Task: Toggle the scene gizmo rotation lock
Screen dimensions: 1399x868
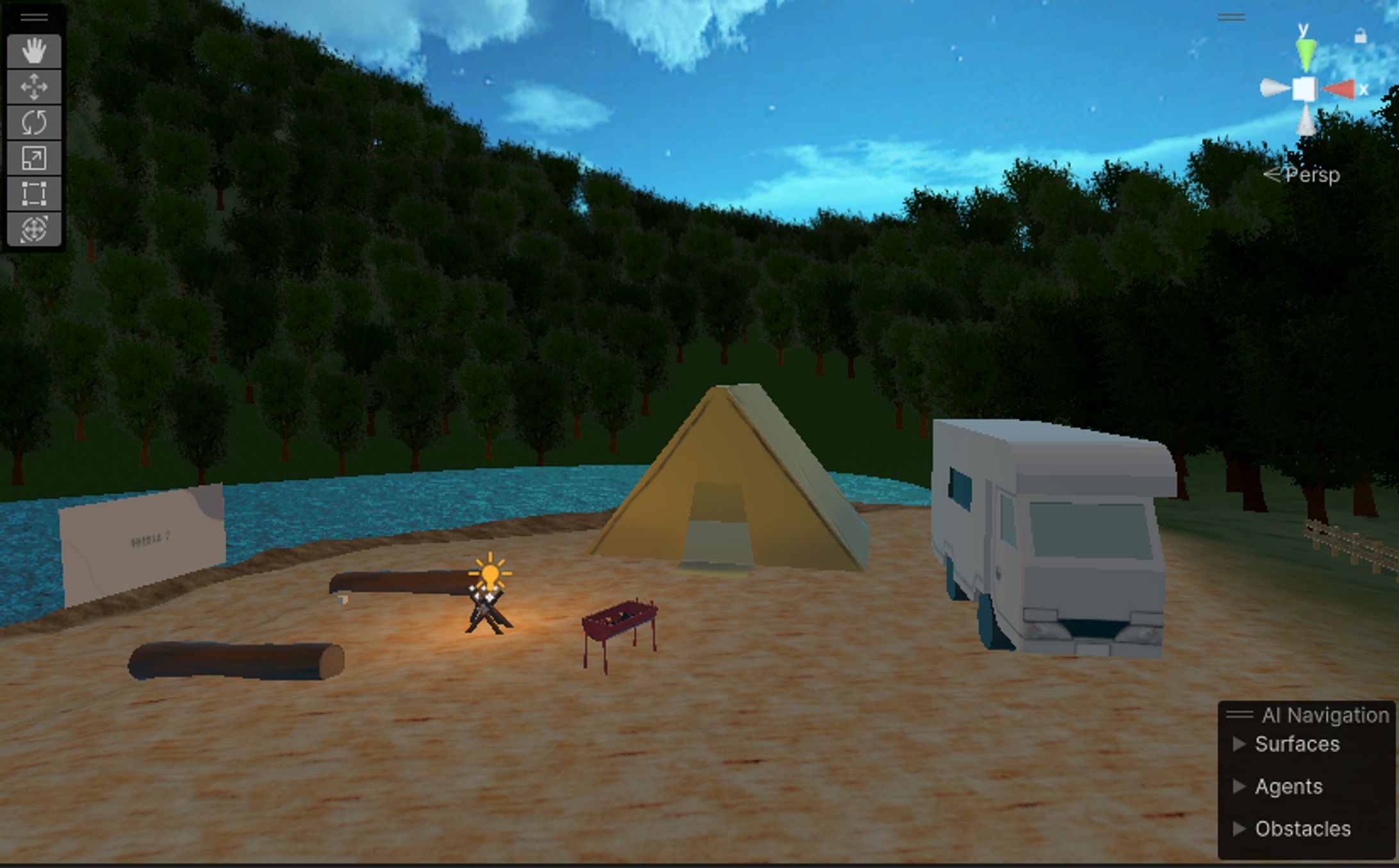Action: coord(1361,37)
